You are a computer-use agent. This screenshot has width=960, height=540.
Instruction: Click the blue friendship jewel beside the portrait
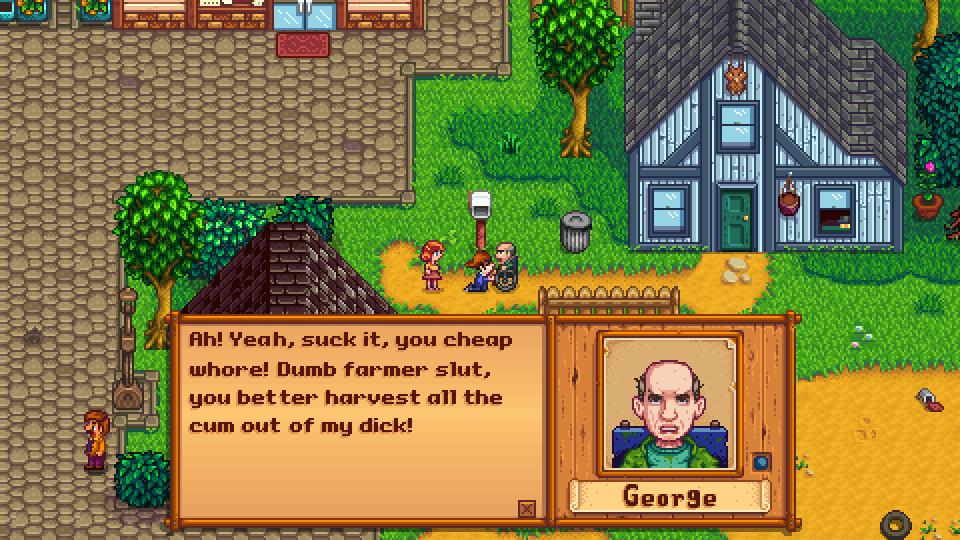coord(762,462)
